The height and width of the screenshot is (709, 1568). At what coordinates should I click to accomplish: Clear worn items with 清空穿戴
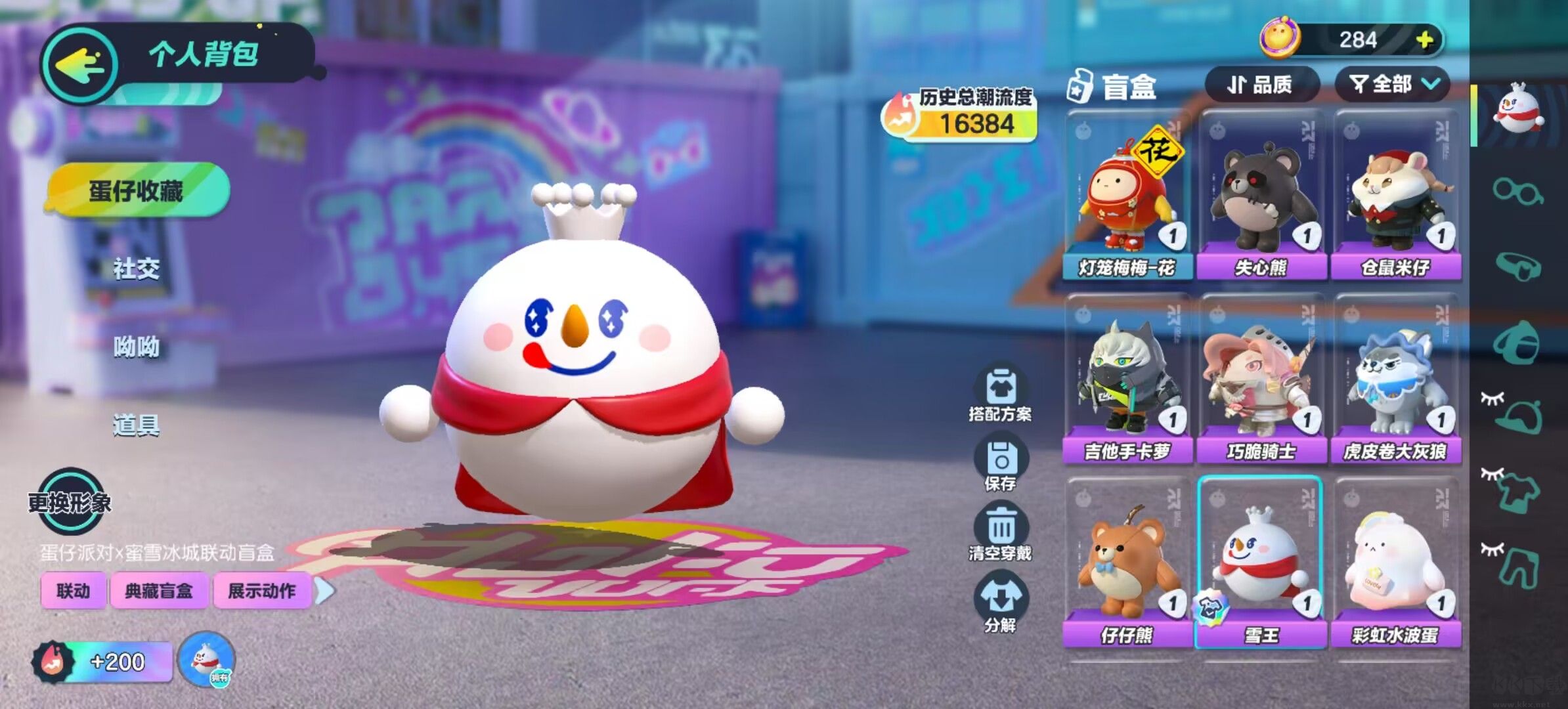[x=1000, y=533]
